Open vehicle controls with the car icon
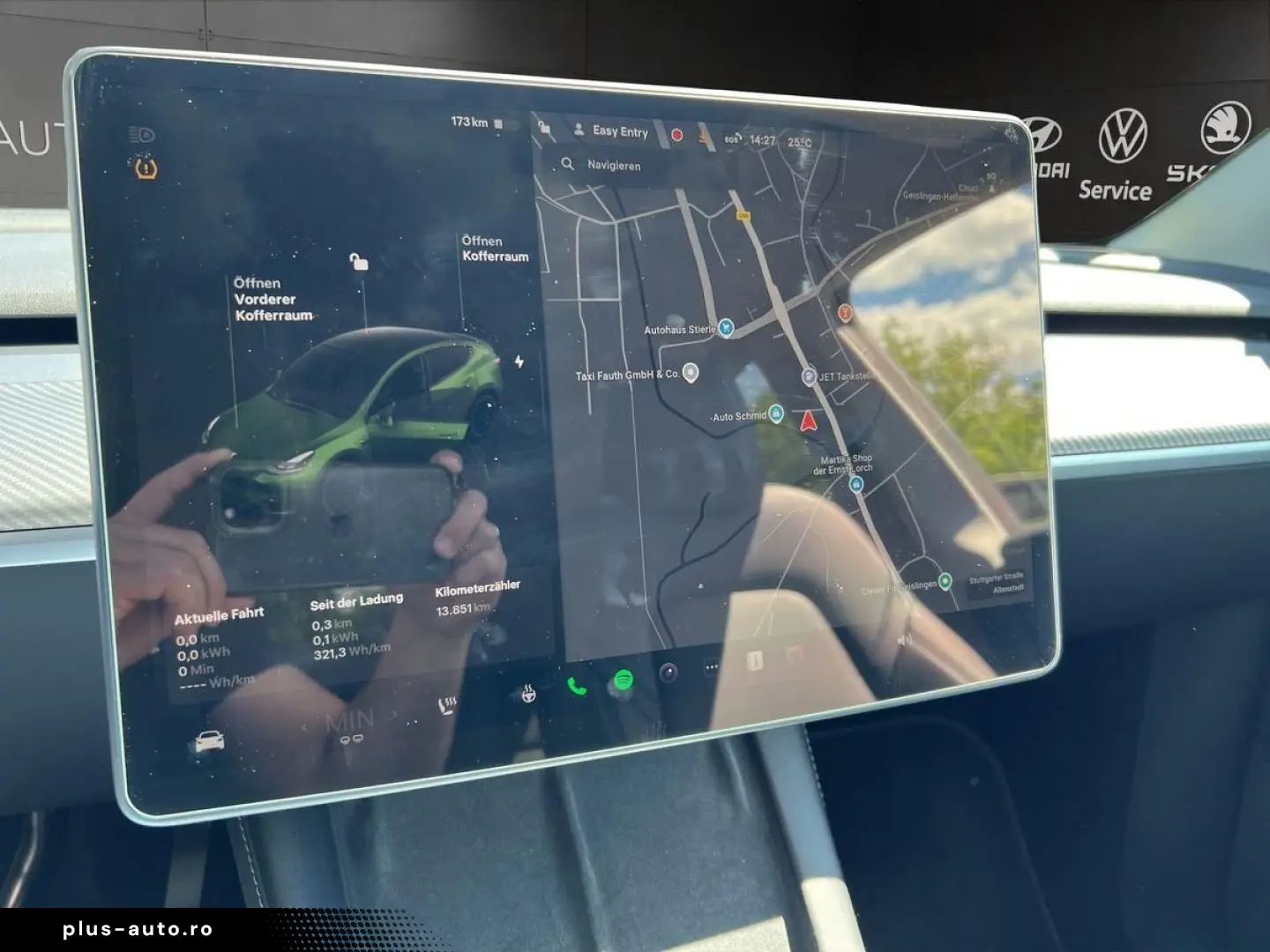 [x=210, y=741]
